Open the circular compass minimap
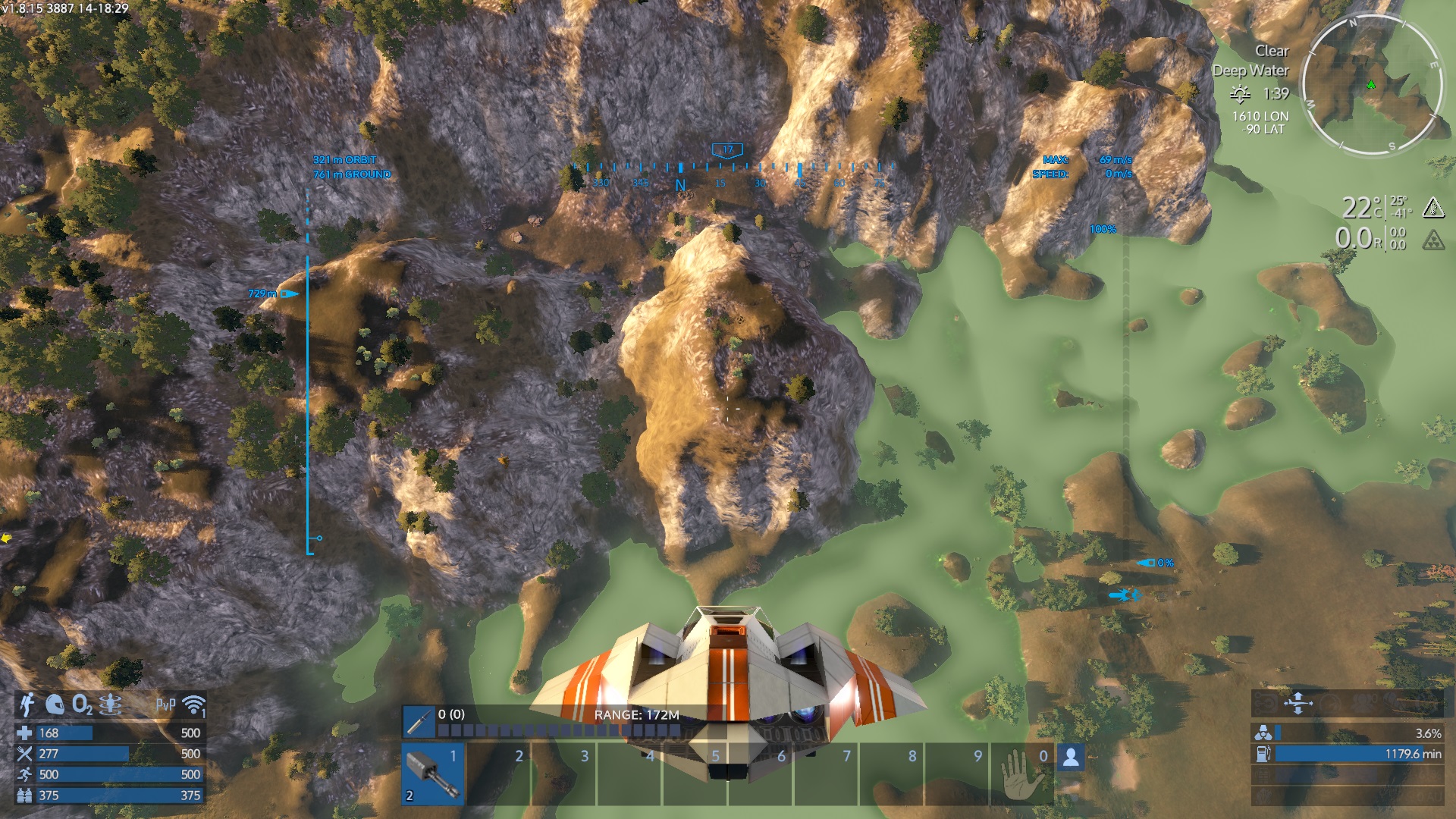Image resolution: width=1456 pixels, height=819 pixels. [1372, 85]
